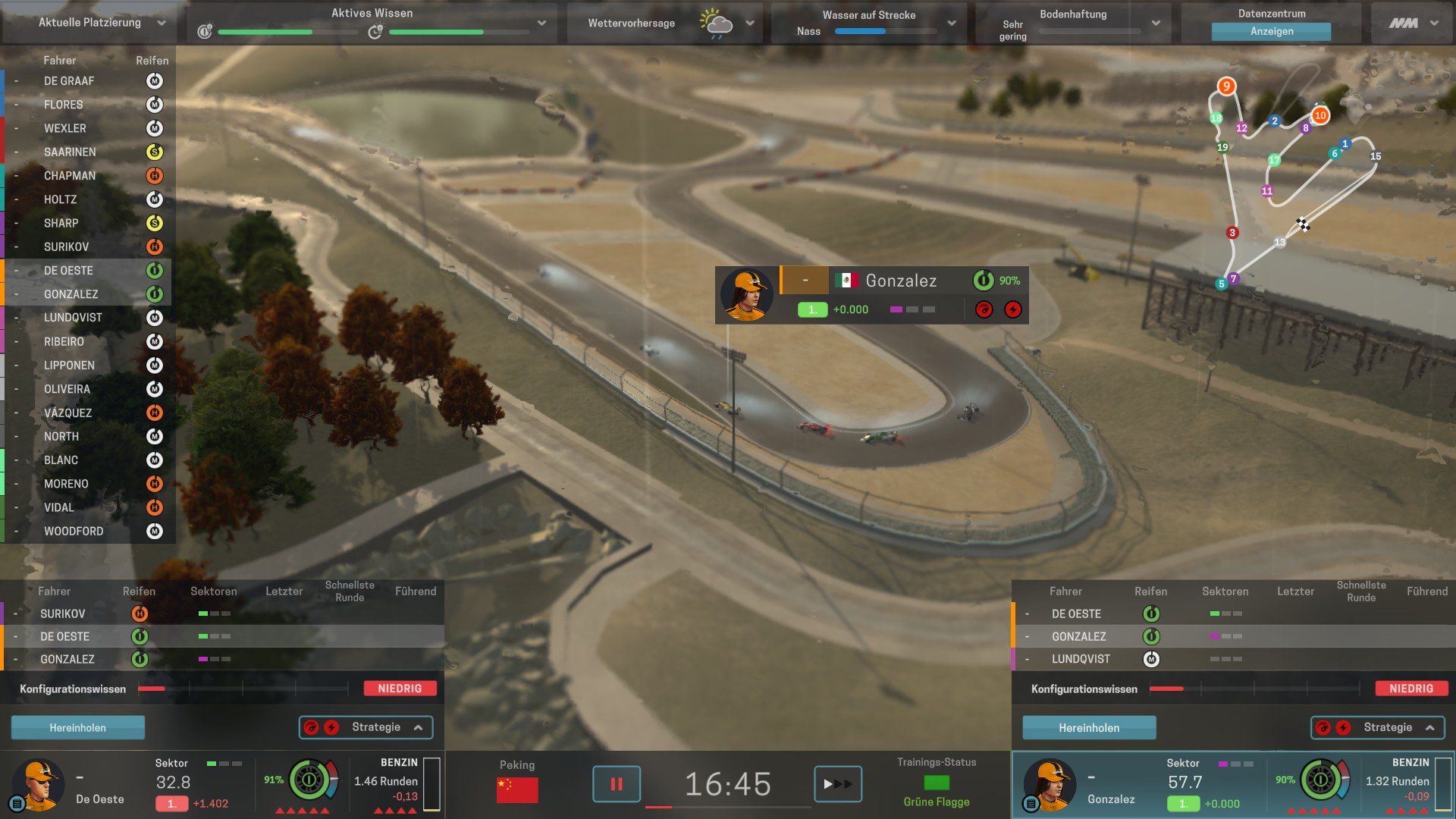The width and height of the screenshot is (1456, 819).
Task: Click the orange car 9 marker on minimap
Action: coord(1226,86)
